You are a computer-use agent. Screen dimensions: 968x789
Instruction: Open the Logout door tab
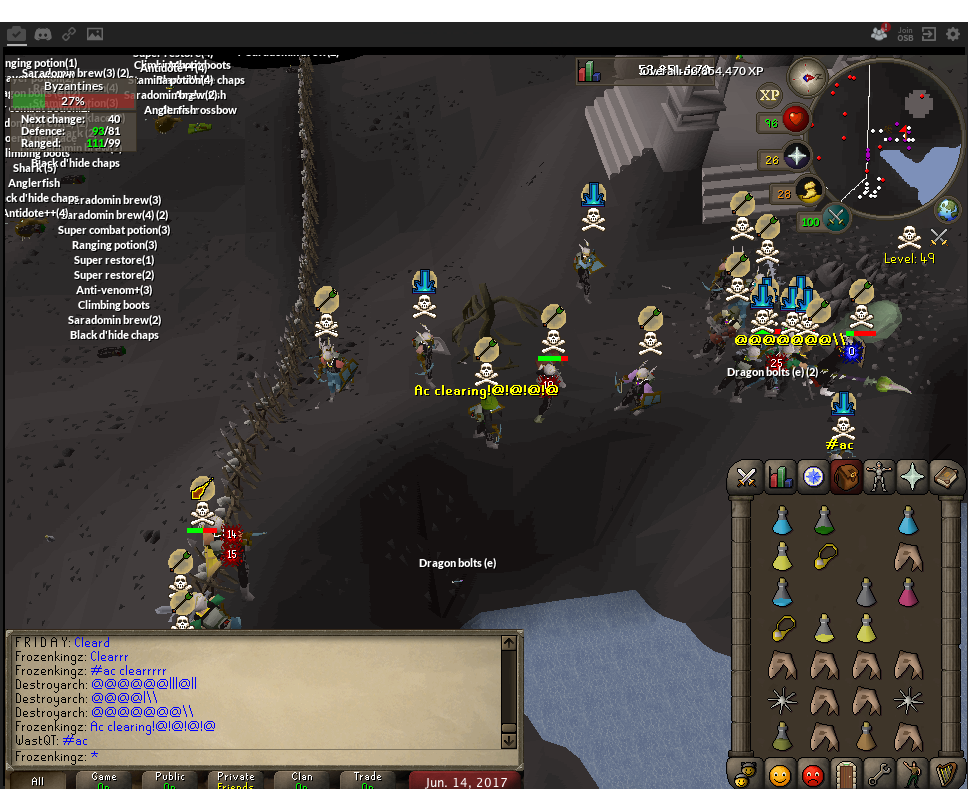(847, 774)
